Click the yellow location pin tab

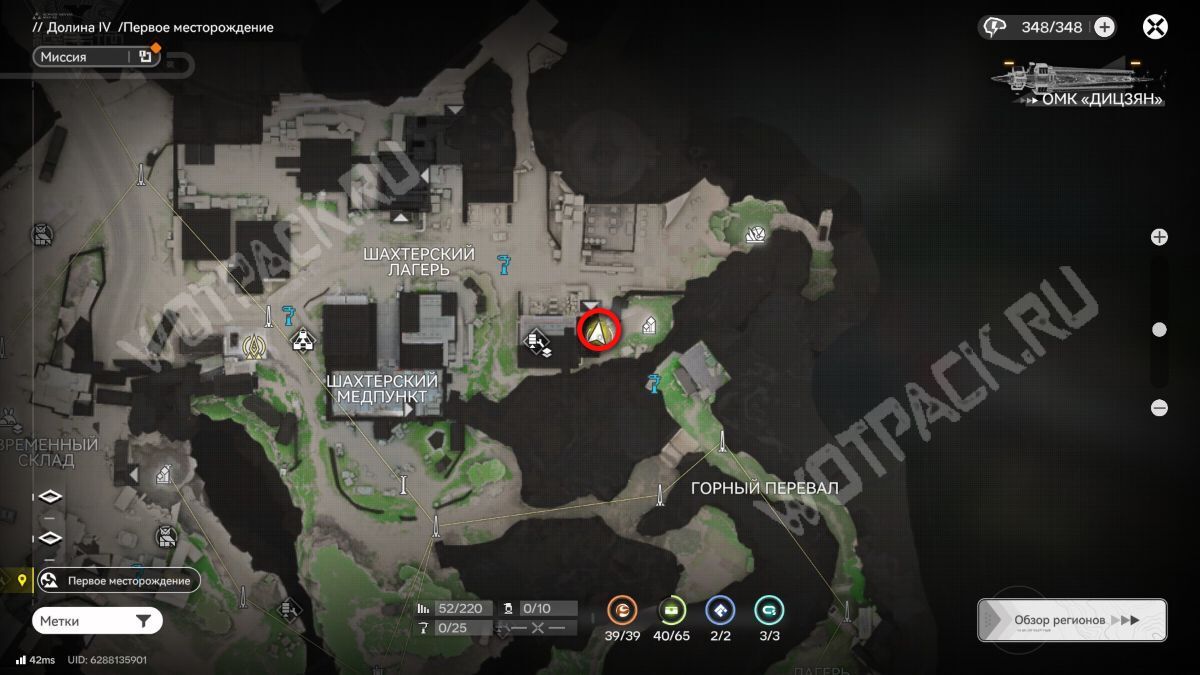tap(17, 580)
